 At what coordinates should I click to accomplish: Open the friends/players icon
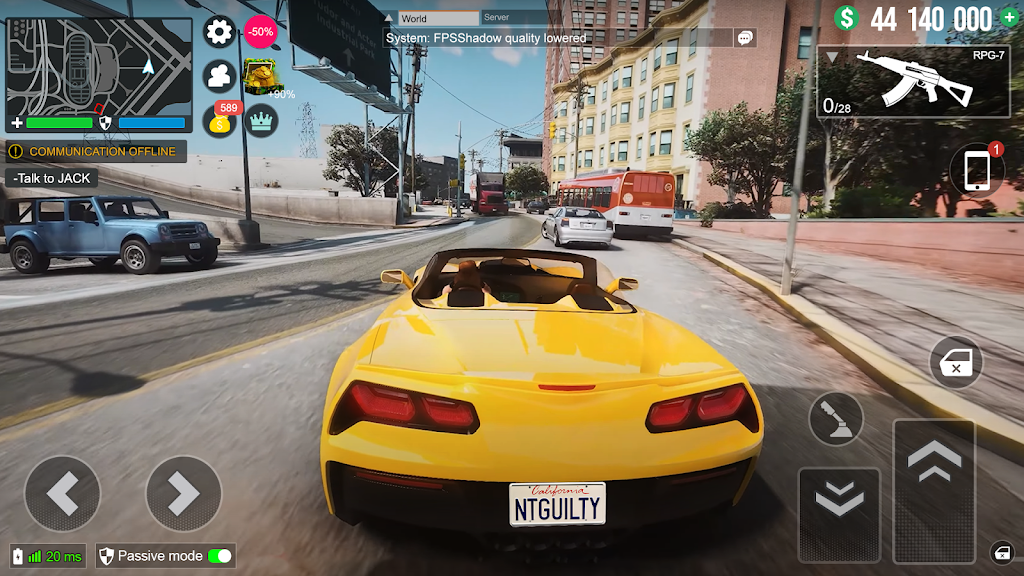(219, 76)
